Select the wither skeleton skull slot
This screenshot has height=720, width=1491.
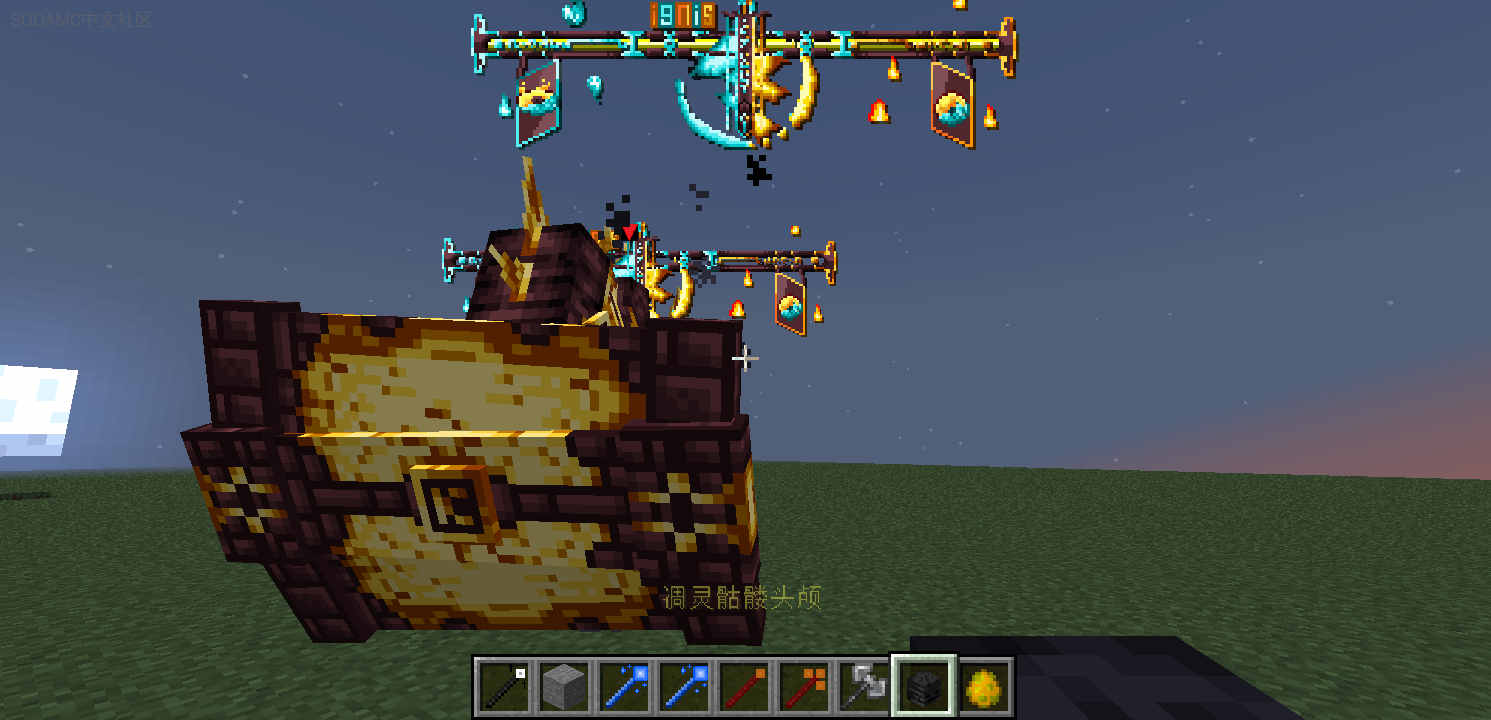coord(924,687)
